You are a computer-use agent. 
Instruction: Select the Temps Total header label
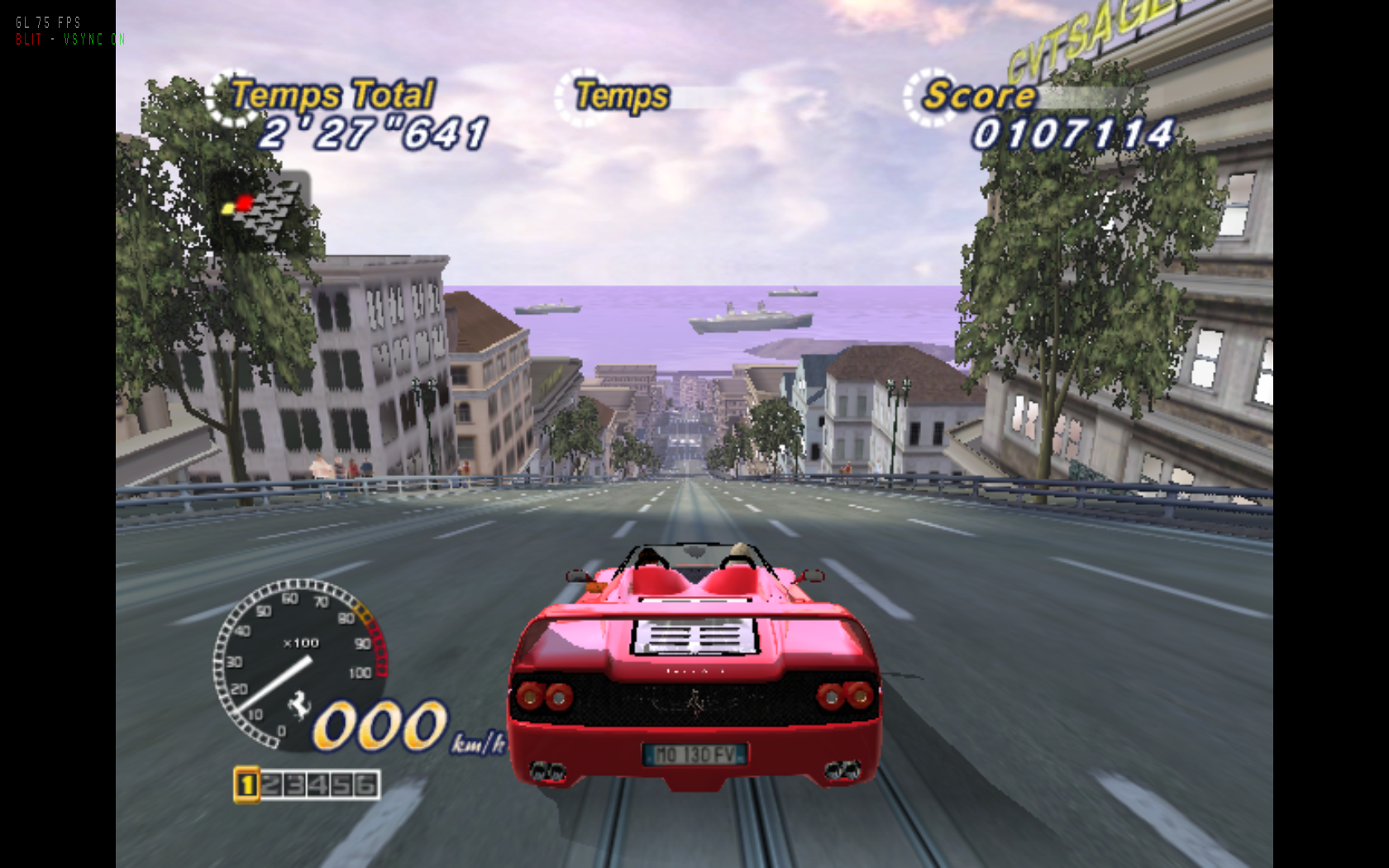331,93
